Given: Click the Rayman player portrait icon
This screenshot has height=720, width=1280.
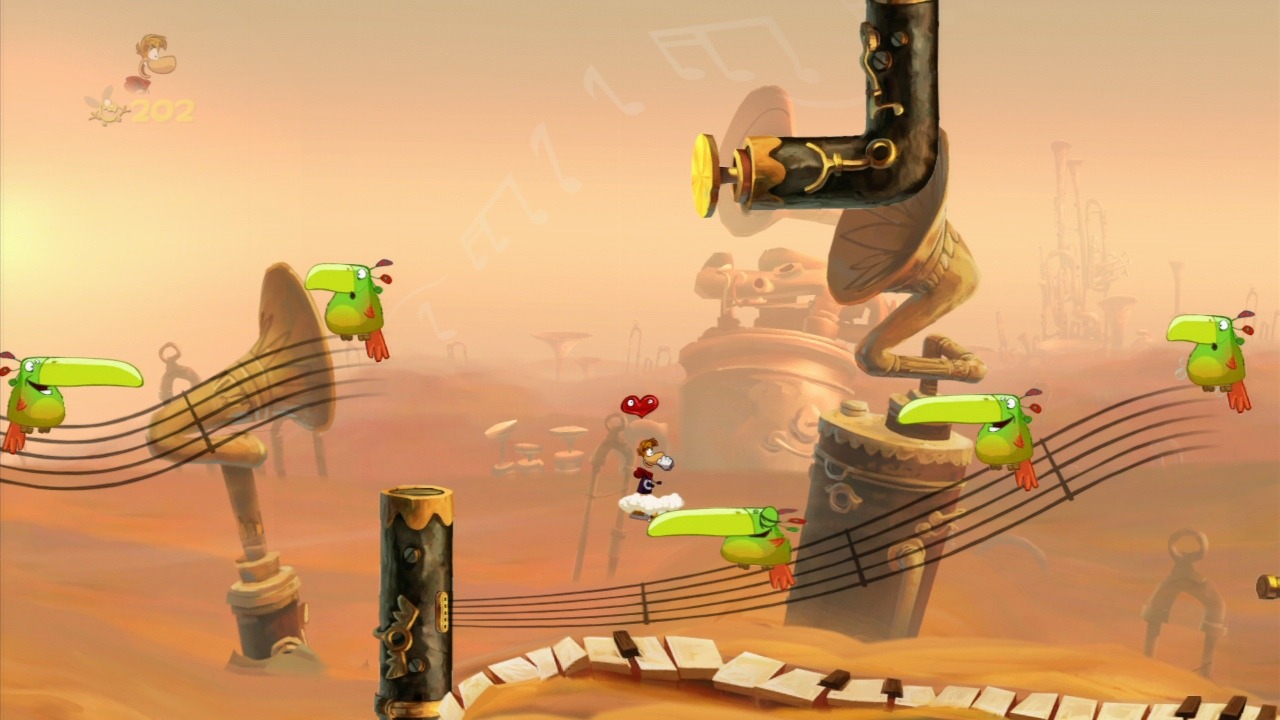Looking at the screenshot, I should point(153,62).
